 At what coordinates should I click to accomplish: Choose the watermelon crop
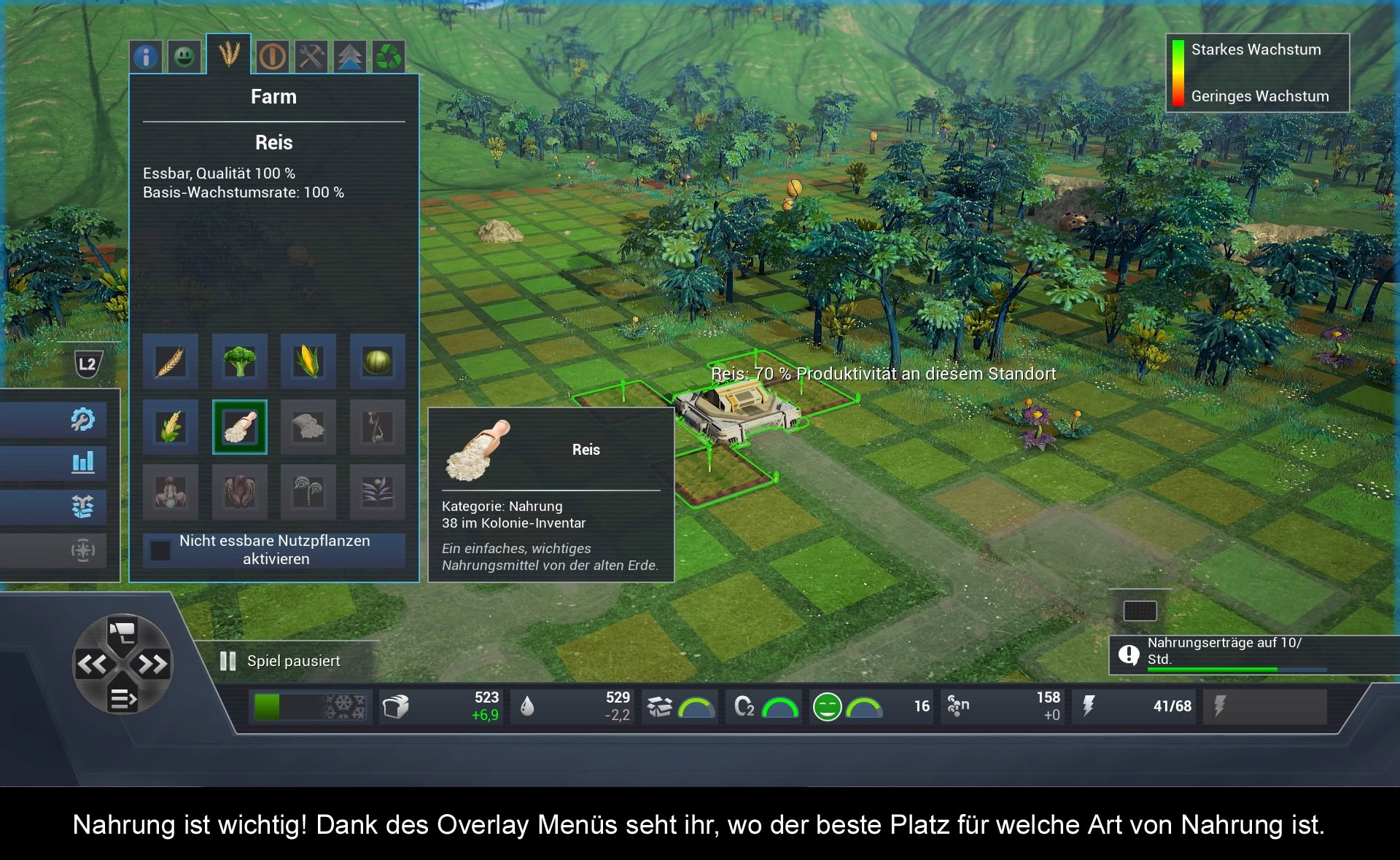(x=377, y=361)
